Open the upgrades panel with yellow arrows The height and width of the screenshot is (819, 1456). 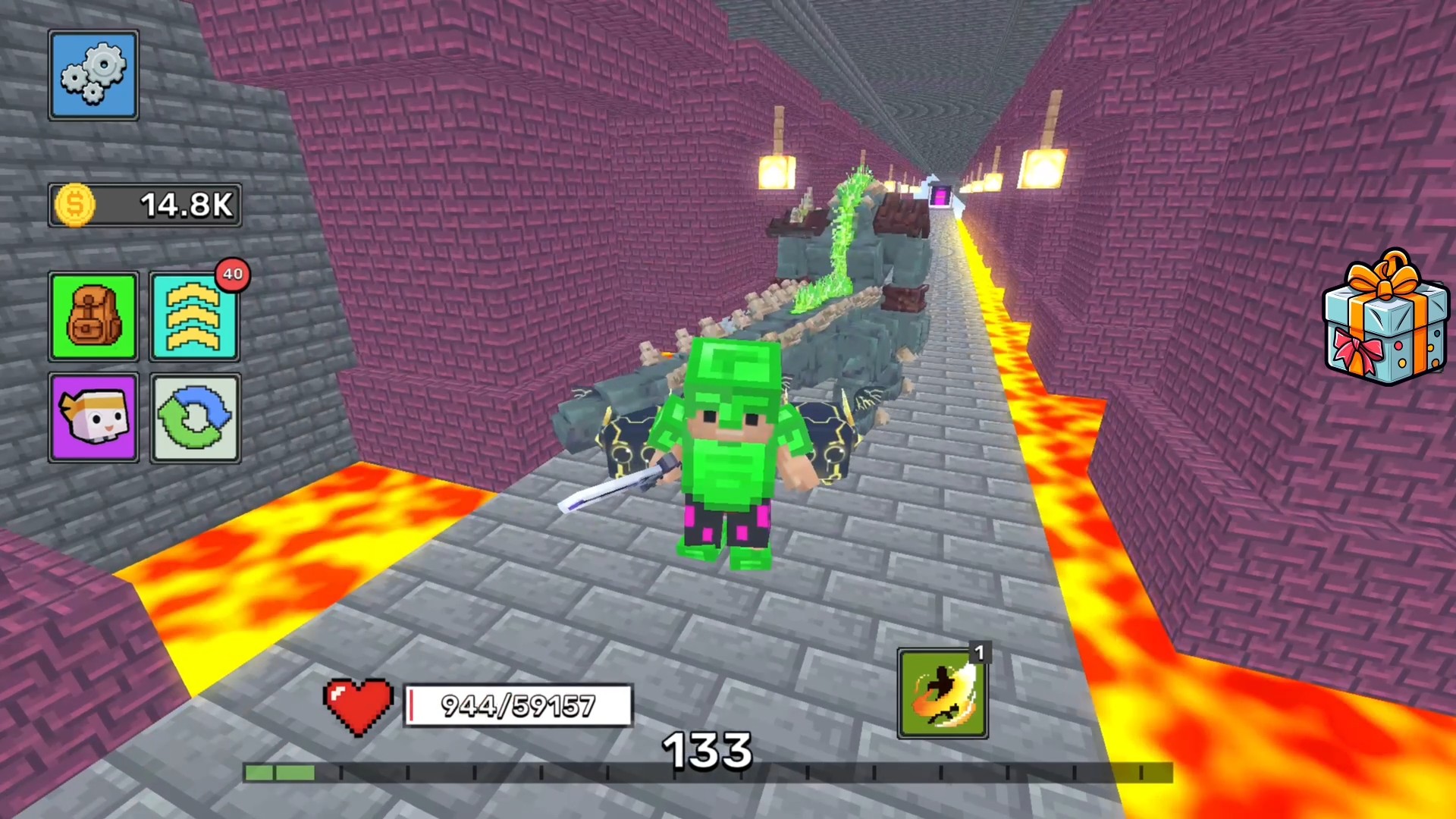[194, 315]
